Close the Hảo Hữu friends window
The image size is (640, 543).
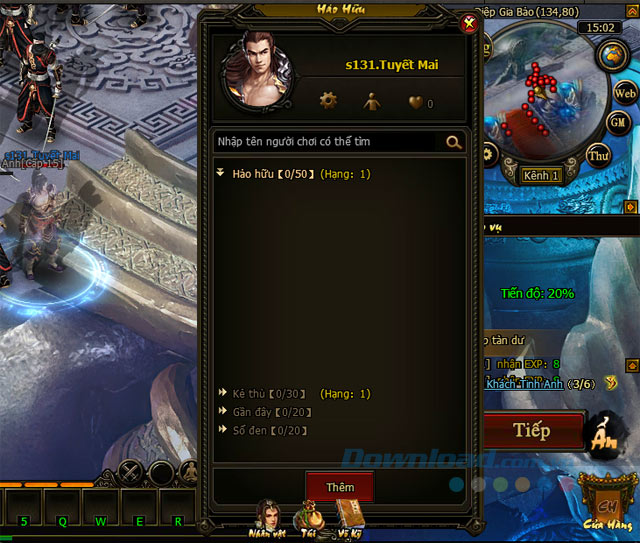click(x=470, y=26)
